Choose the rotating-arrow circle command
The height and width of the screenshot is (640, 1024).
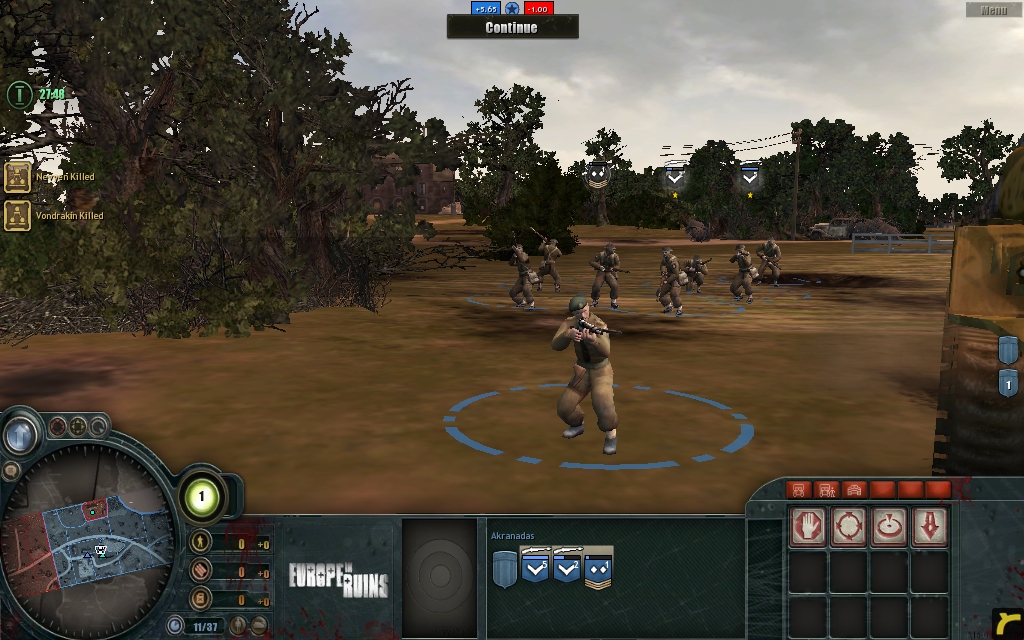pyautogui.click(x=889, y=526)
